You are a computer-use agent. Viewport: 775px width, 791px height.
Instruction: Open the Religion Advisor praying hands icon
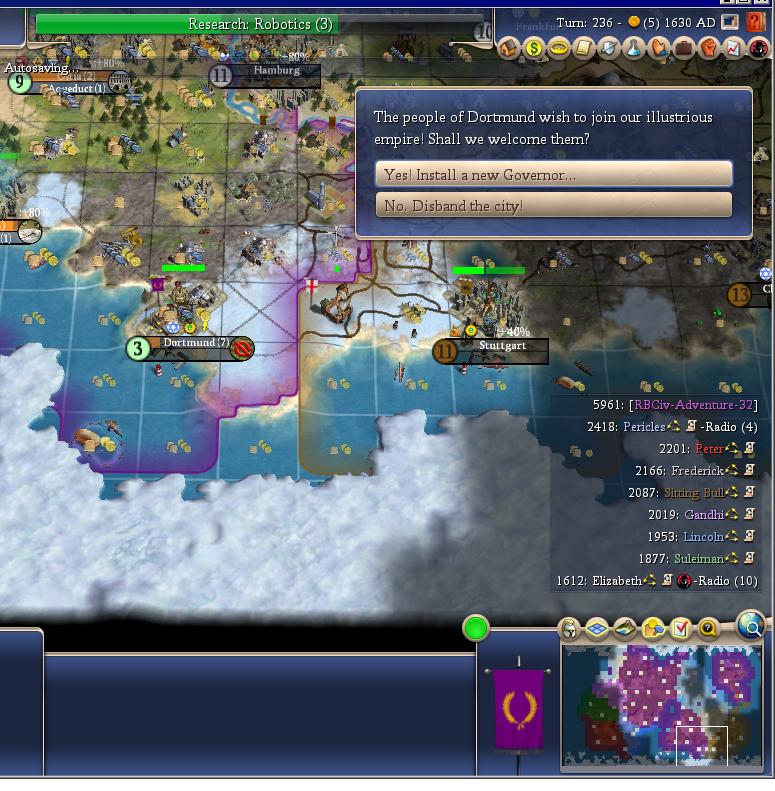click(x=659, y=48)
